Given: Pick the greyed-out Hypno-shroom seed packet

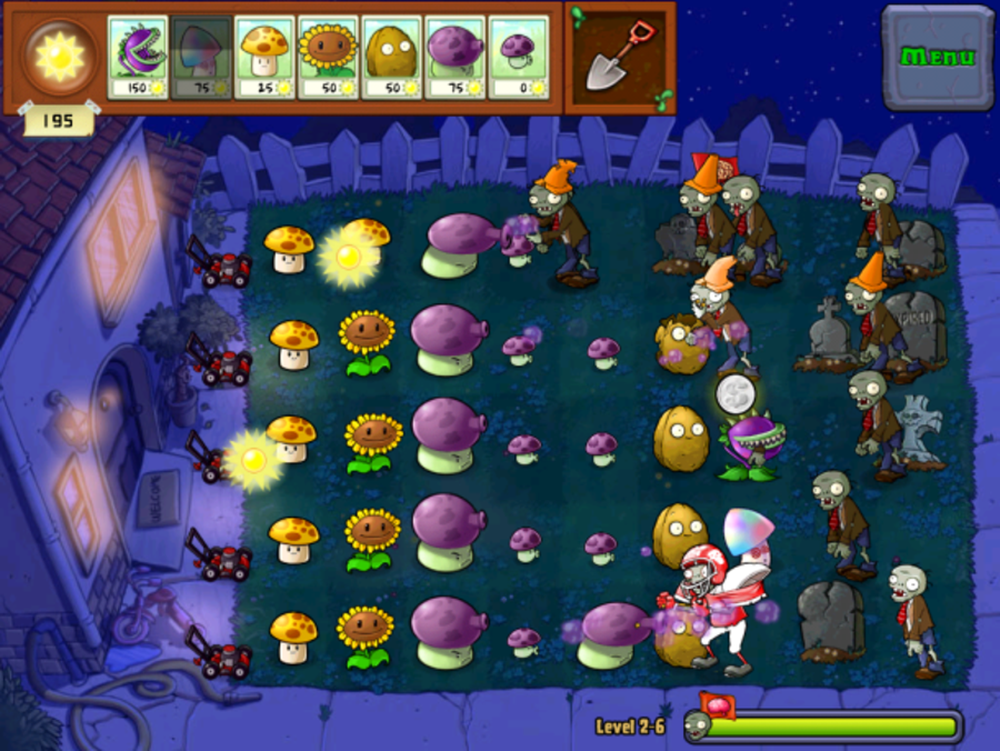Looking at the screenshot, I should click(x=200, y=57).
